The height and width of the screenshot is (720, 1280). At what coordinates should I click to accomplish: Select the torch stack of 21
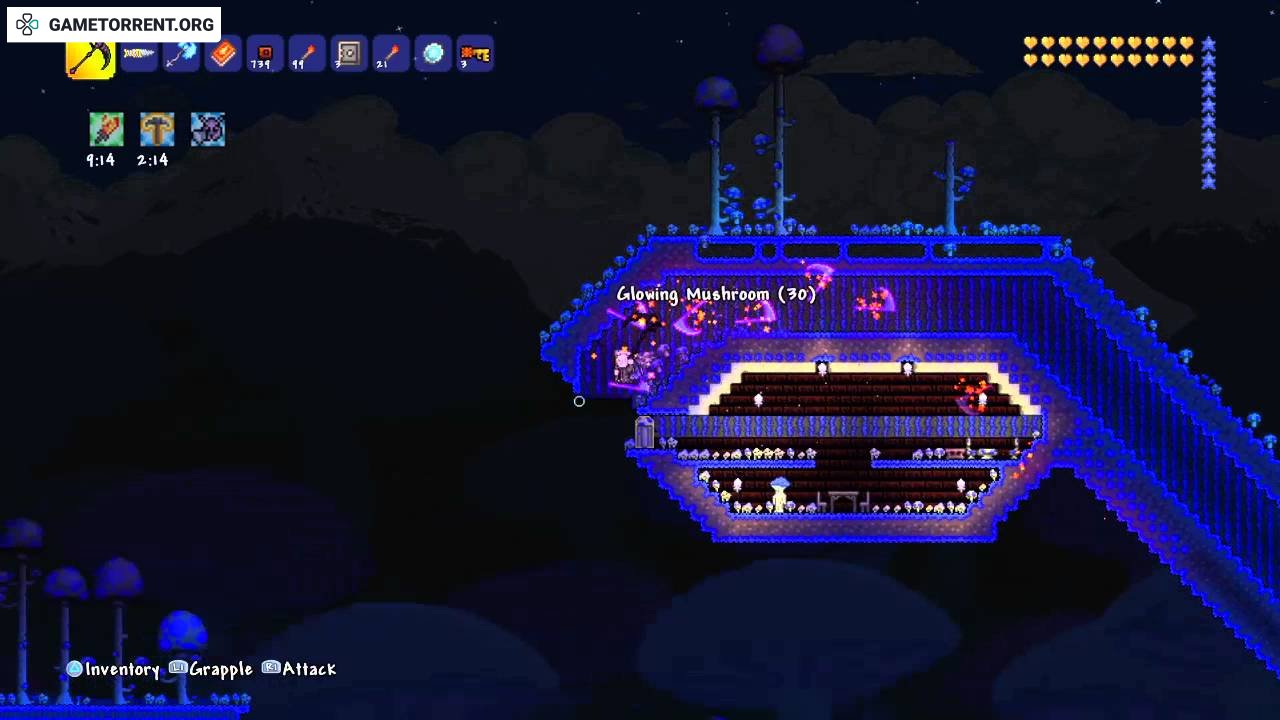click(390, 54)
